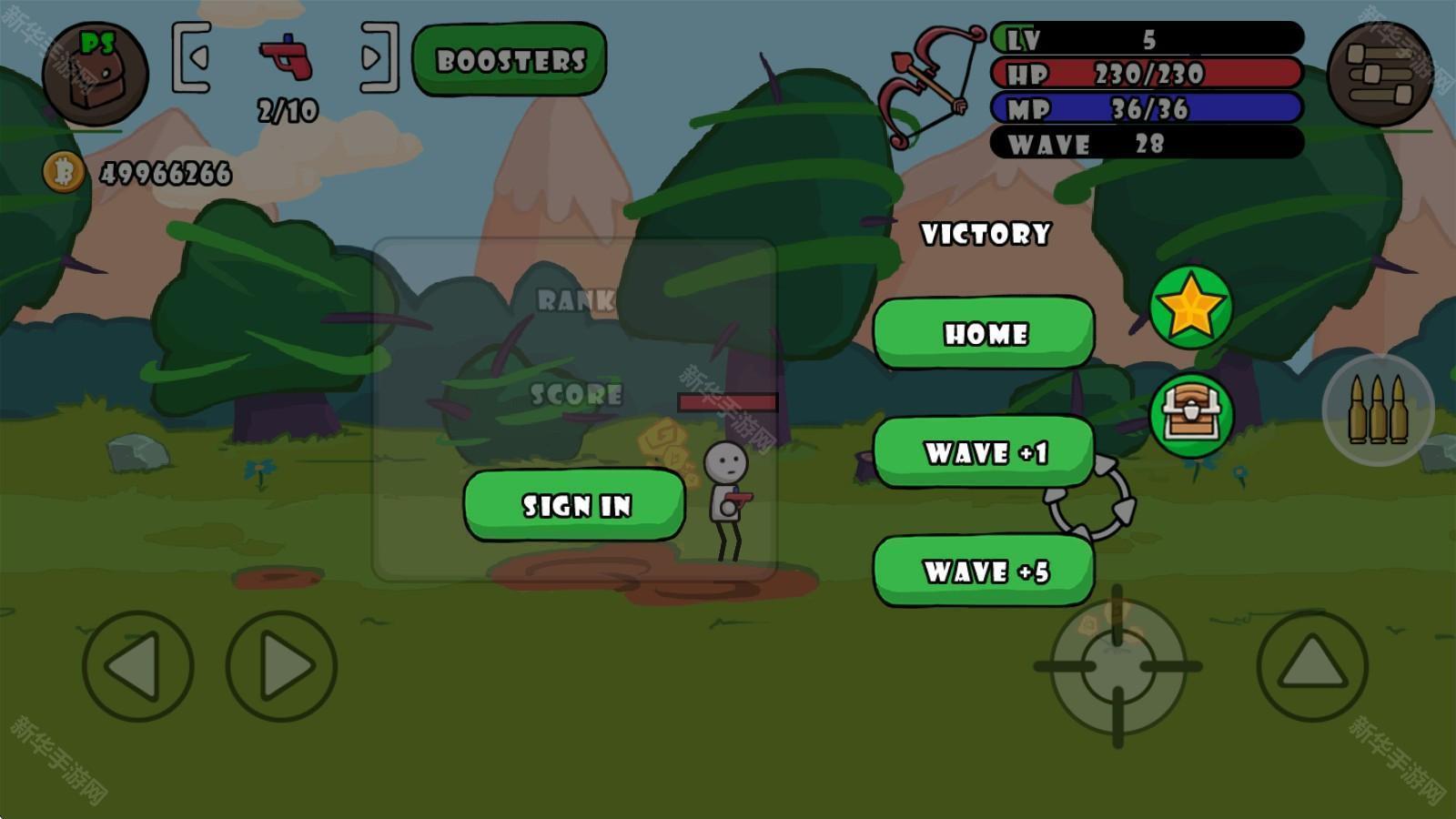This screenshot has height=819, width=1456.
Task: Click the gold star button
Action: pyautogui.click(x=1190, y=308)
